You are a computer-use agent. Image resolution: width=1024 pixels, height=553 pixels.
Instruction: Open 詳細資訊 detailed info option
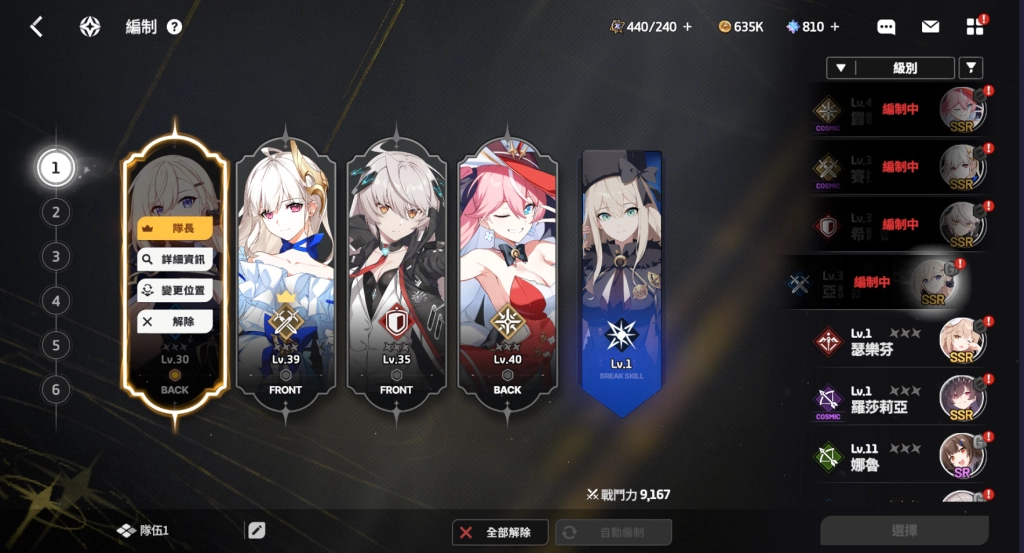(x=175, y=259)
